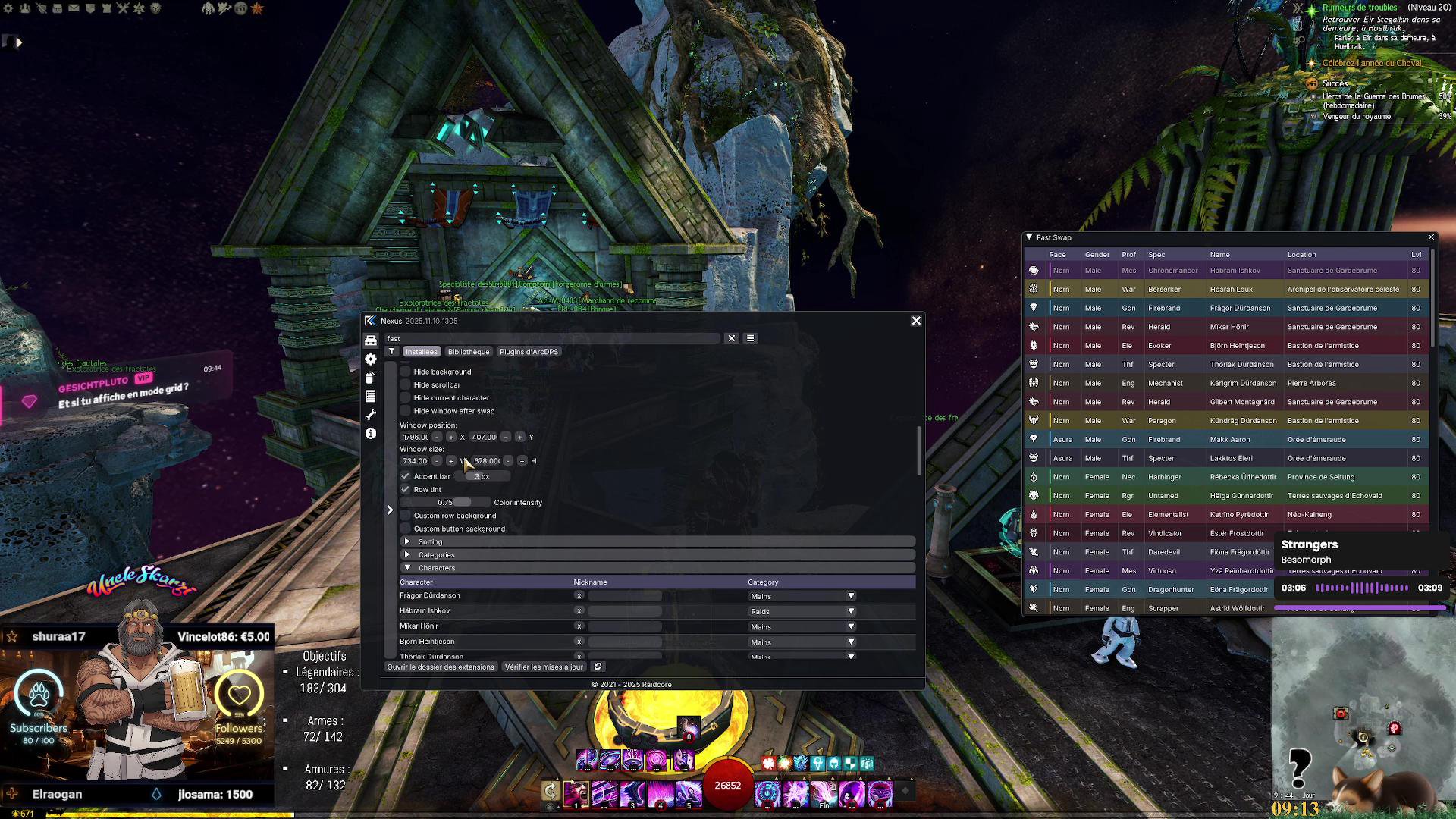1456x819 pixels.
Task: Enable Custom row background
Action: (406, 516)
